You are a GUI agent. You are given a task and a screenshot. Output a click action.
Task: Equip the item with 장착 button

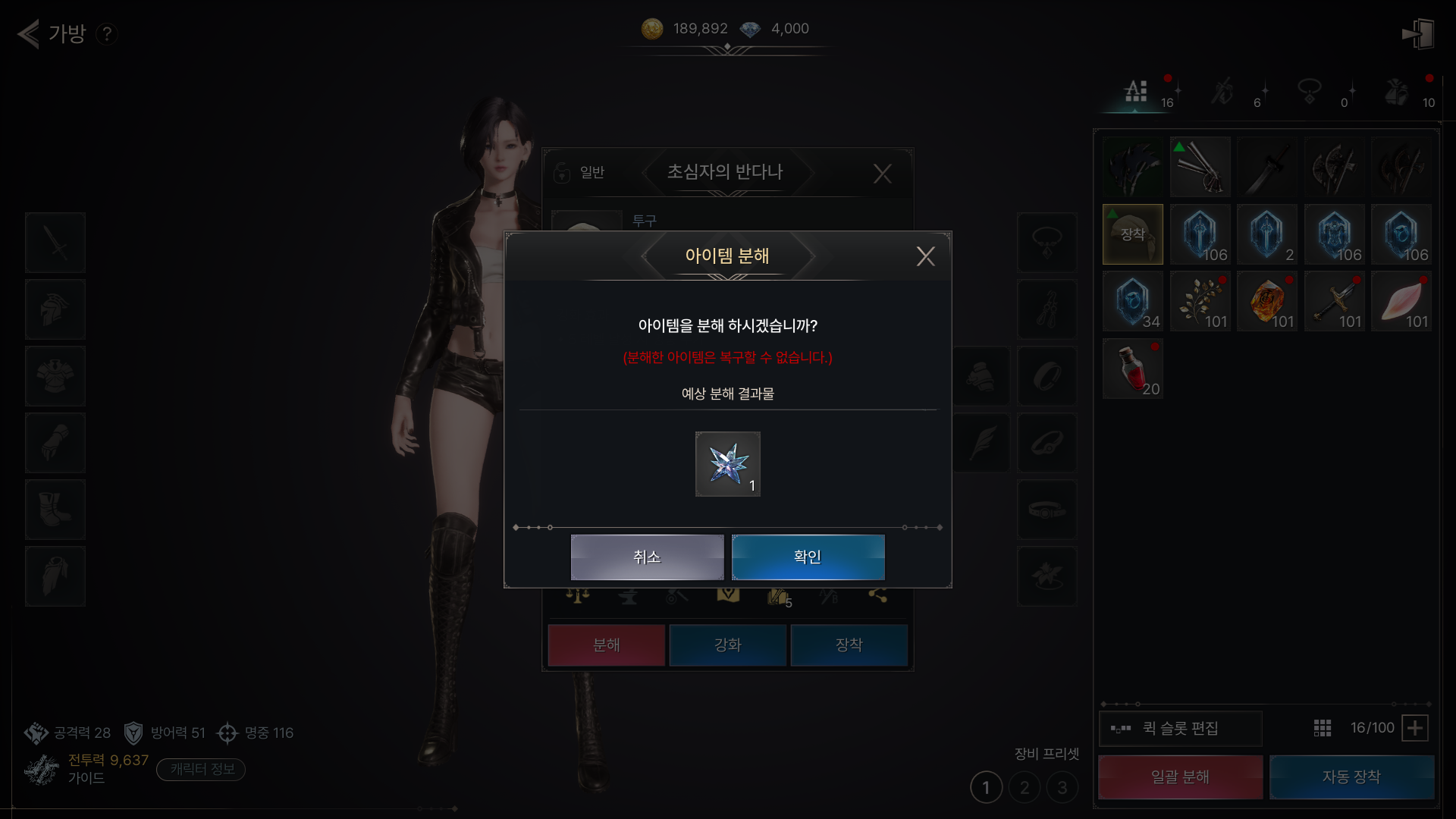point(849,645)
